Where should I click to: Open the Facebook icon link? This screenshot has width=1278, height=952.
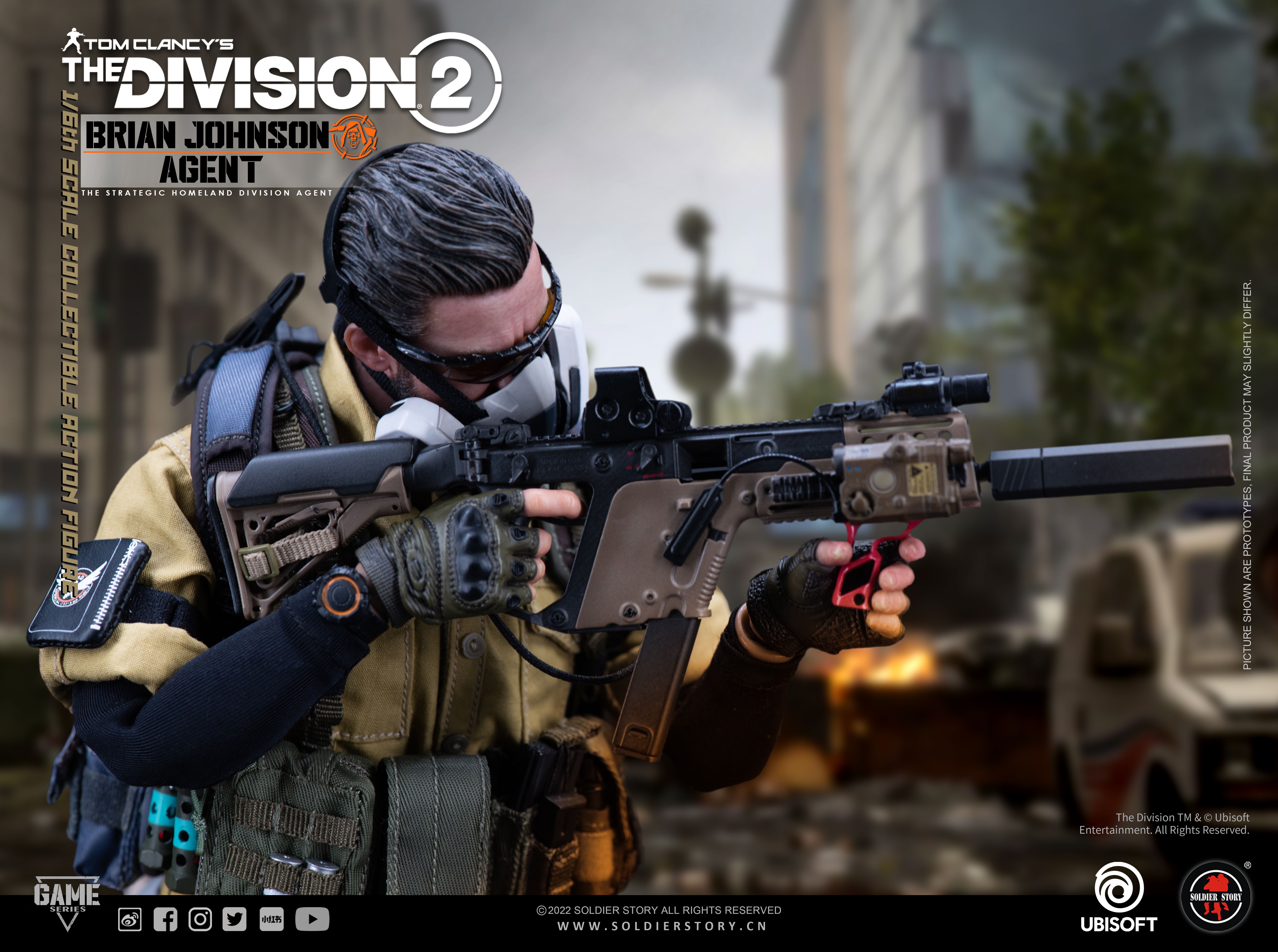165,919
